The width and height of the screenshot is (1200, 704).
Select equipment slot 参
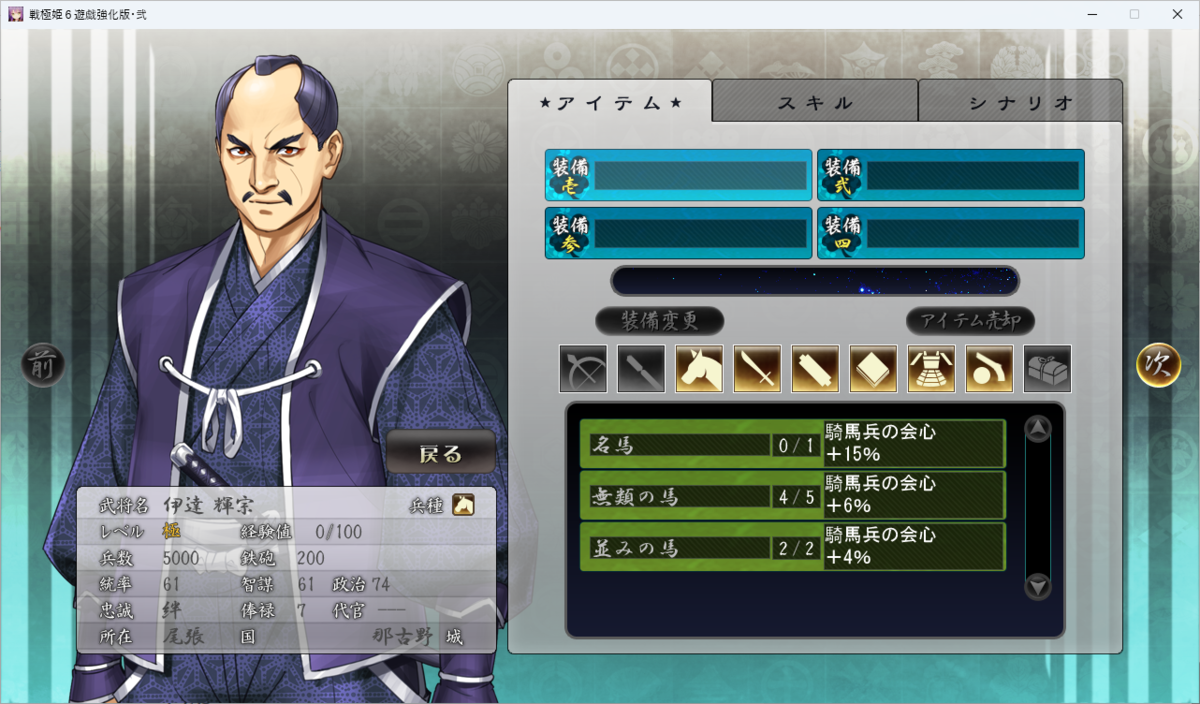click(678, 233)
